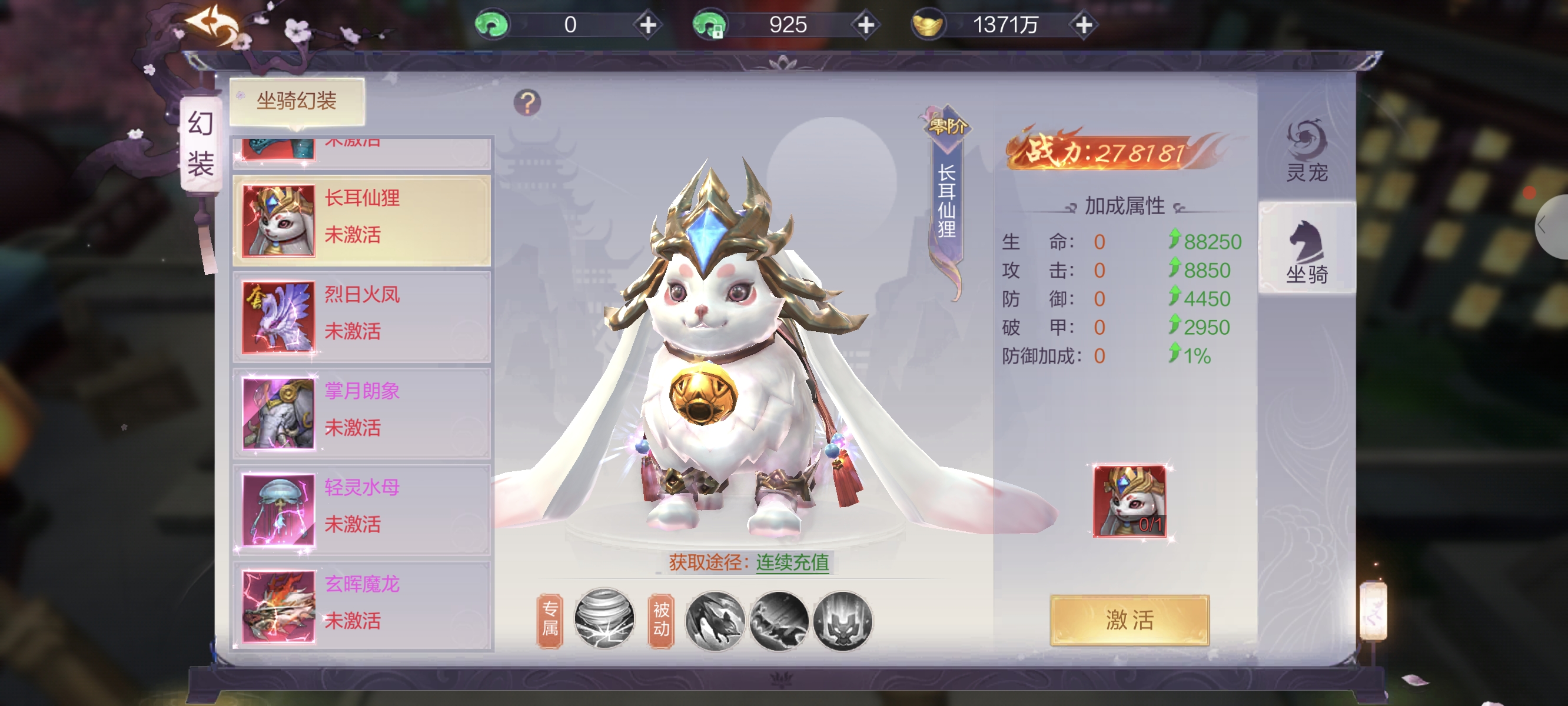This screenshot has width=1568, height=706.
Task: View the passive beast head aura skill
Action: [842, 620]
